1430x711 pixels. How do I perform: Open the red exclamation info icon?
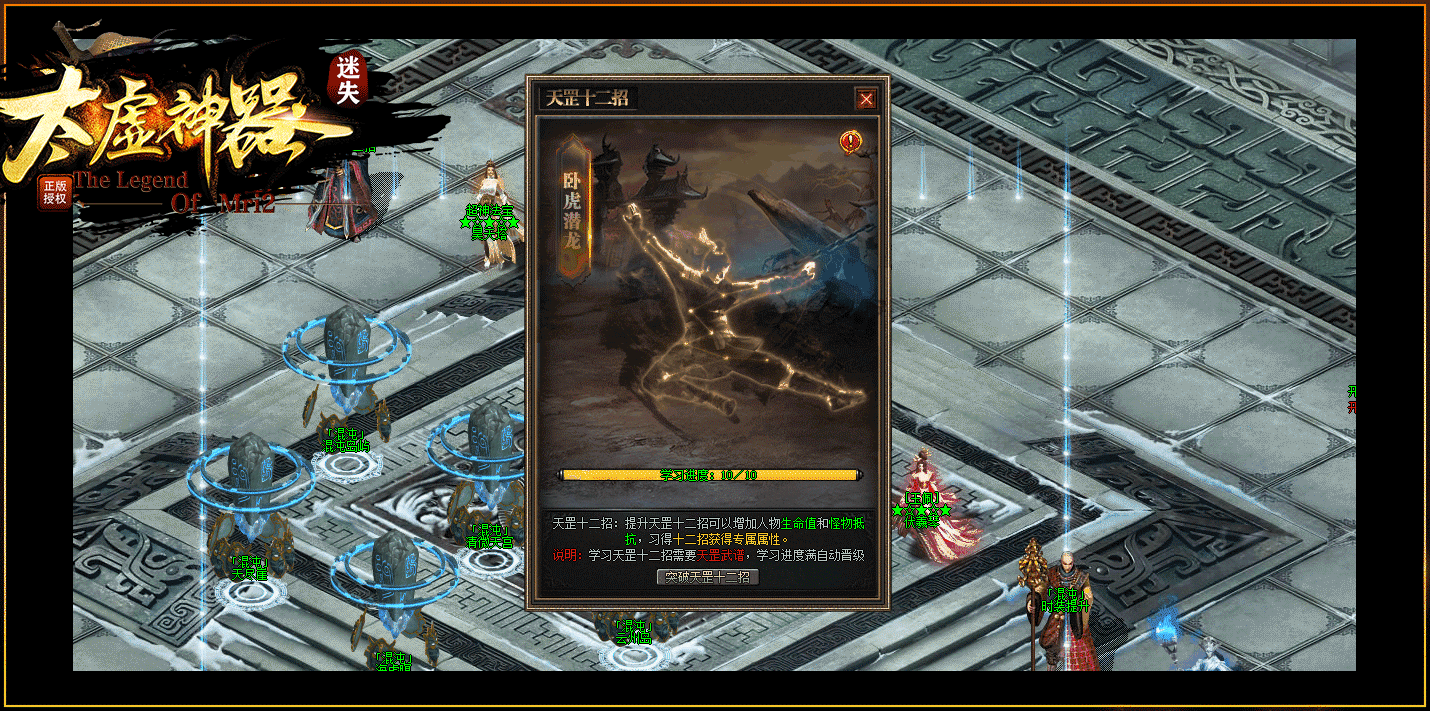coord(850,142)
